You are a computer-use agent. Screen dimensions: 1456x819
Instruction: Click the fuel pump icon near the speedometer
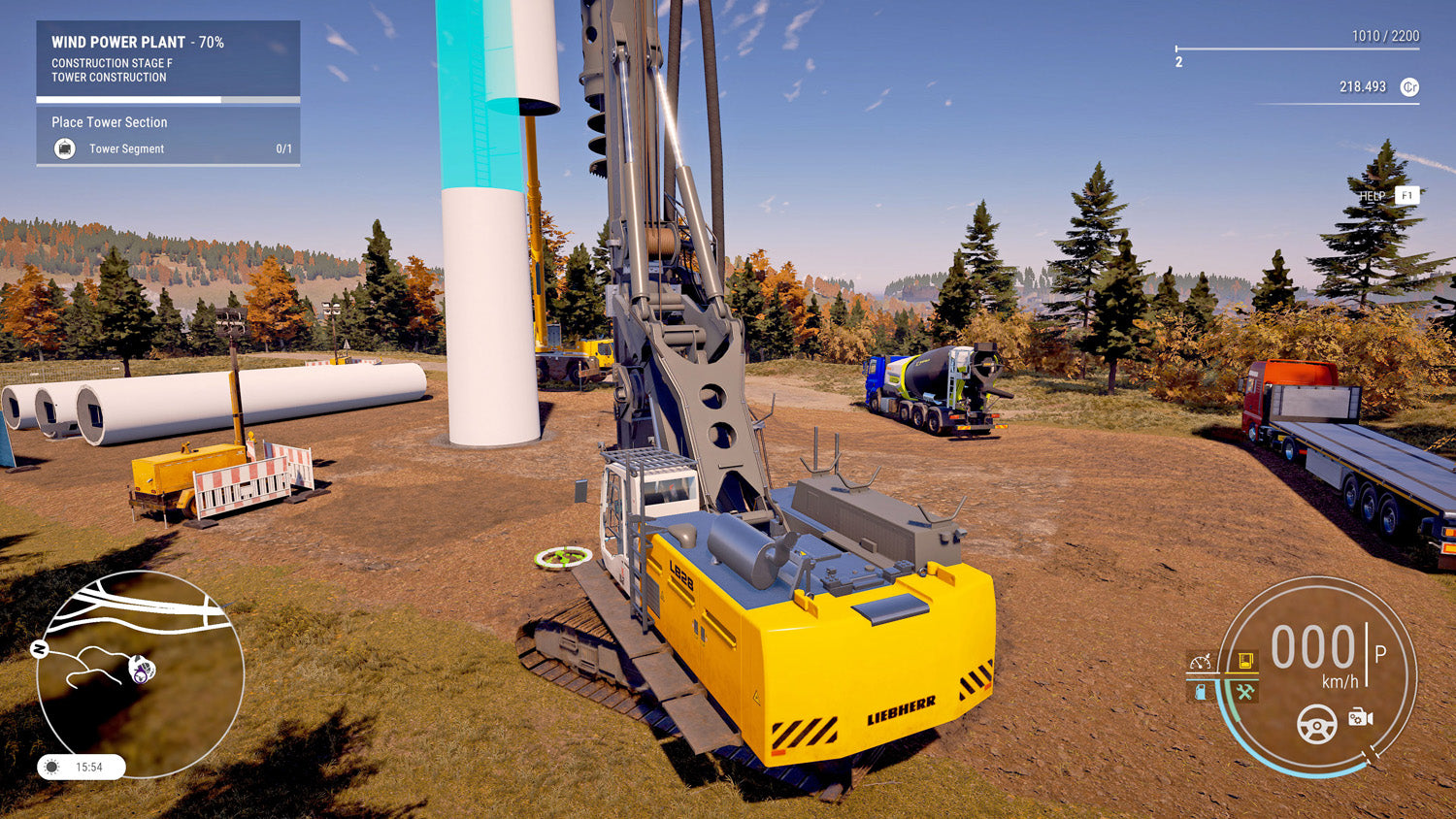[1201, 691]
